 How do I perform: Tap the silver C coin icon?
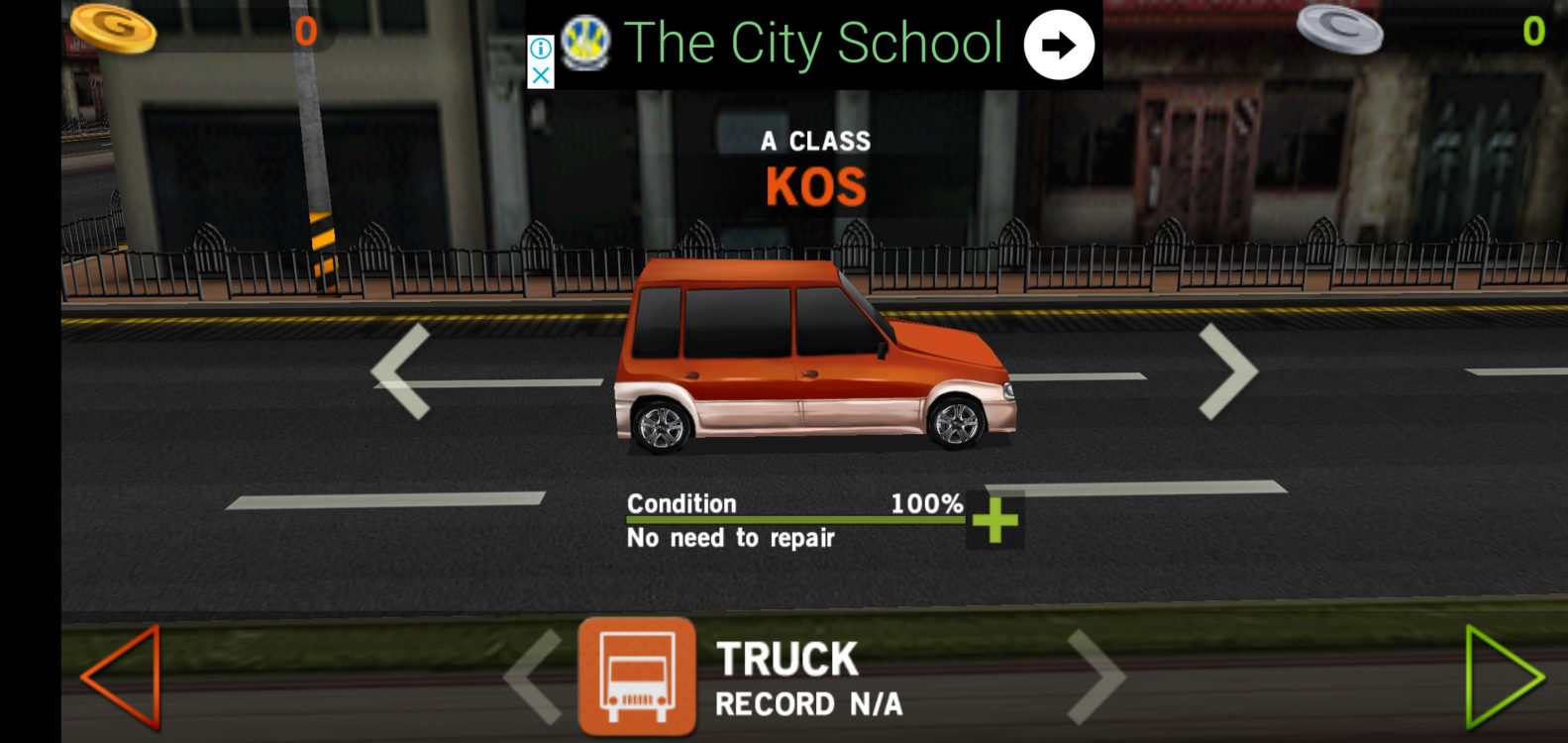pyautogui.click(x=1340, y=30)
